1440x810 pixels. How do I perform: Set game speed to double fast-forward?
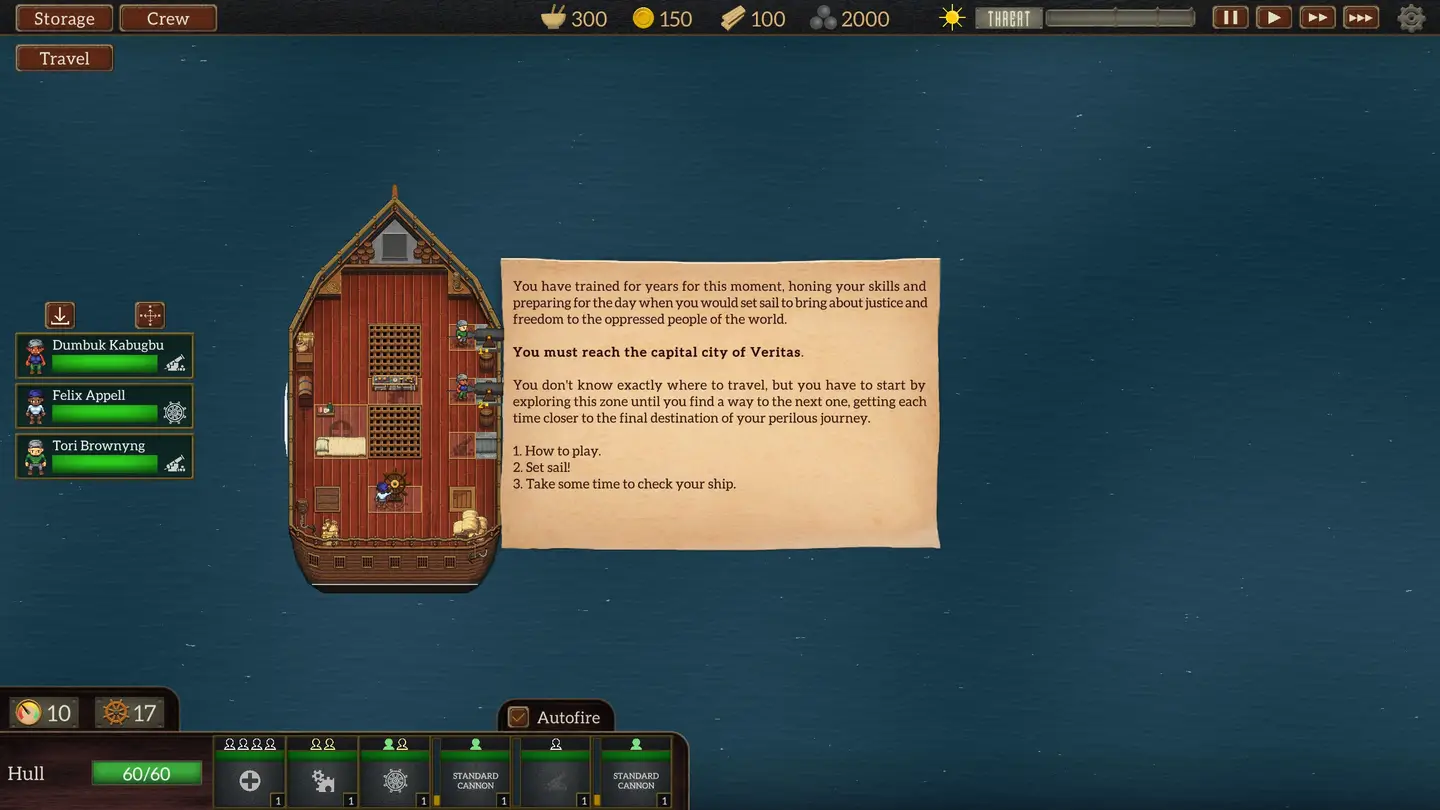pos(1317,18)
